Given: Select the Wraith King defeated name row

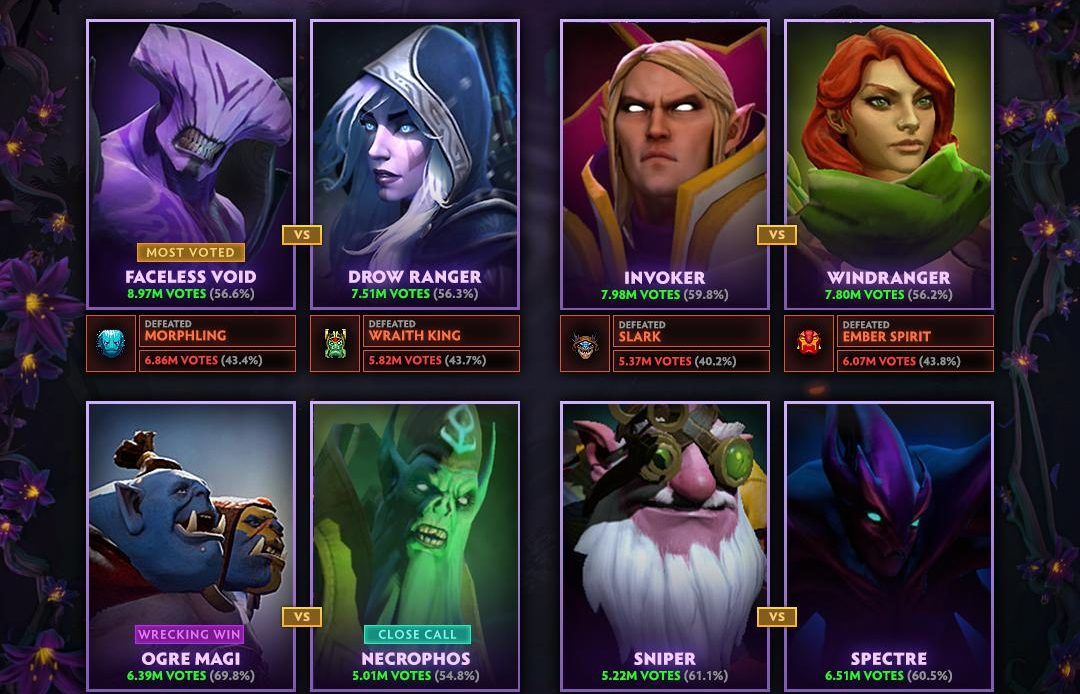Looking at the screenshot, I should (441, 331).
